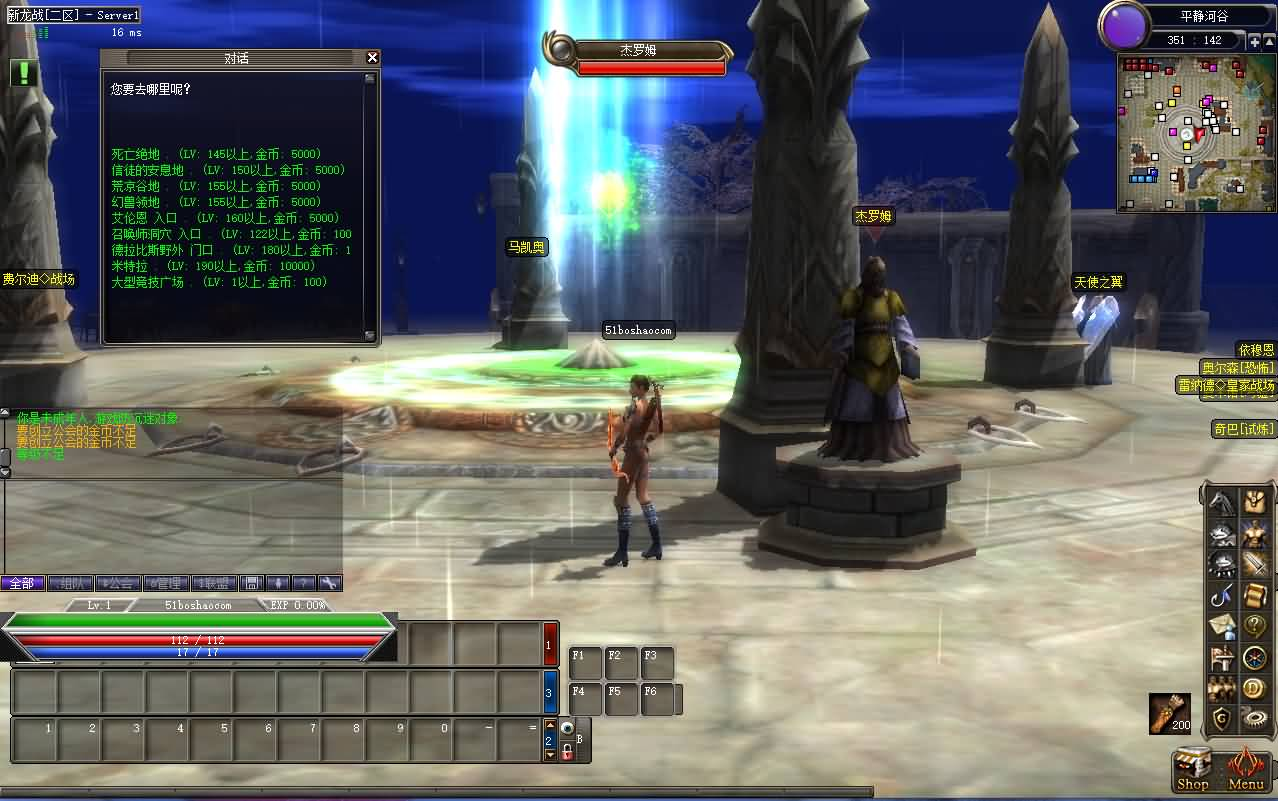Image resolution: width=1278 pixels, height=801 pixels.
Task: Open the flame Menu button
Action: click(1246, 772)
